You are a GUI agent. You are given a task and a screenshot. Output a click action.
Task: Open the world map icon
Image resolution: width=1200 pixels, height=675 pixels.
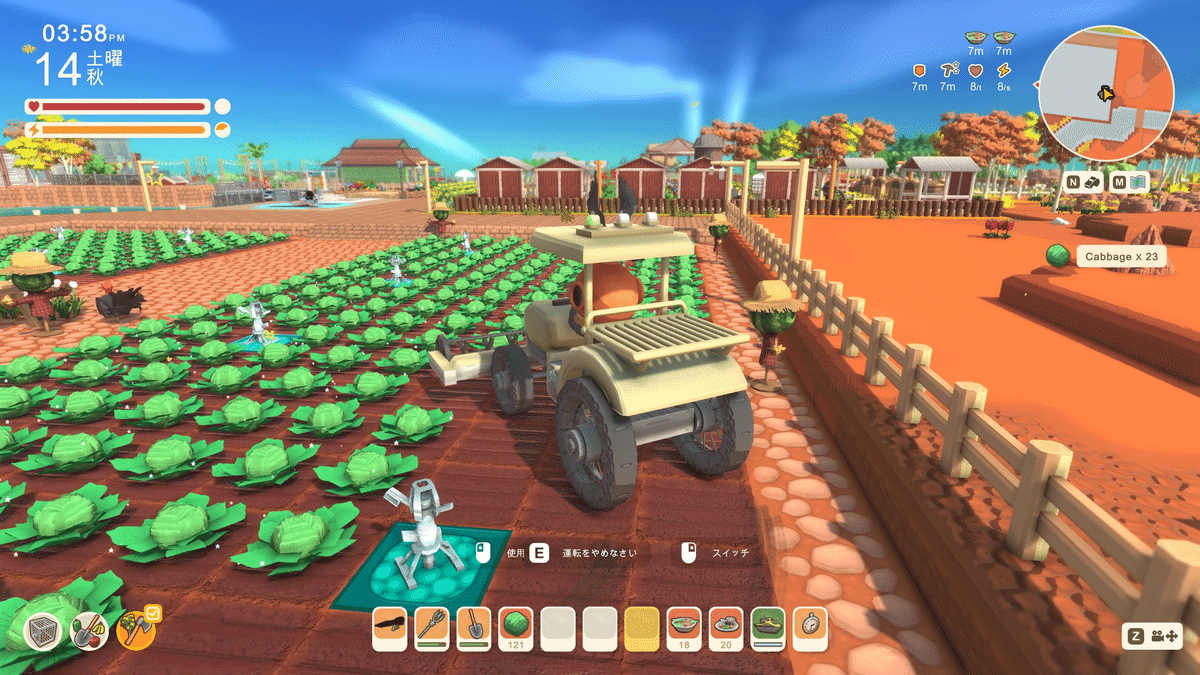(x=1139, y=183)
